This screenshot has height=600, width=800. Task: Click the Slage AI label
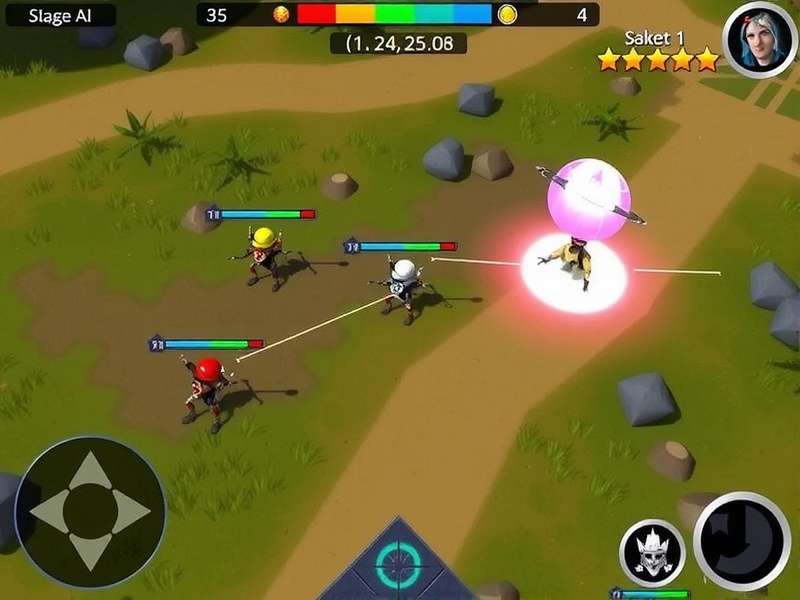coord(59,15)
